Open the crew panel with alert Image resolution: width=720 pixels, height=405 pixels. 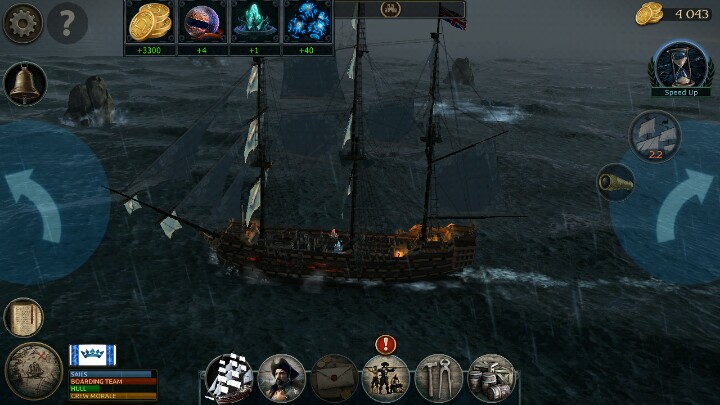tap(386, 378)
